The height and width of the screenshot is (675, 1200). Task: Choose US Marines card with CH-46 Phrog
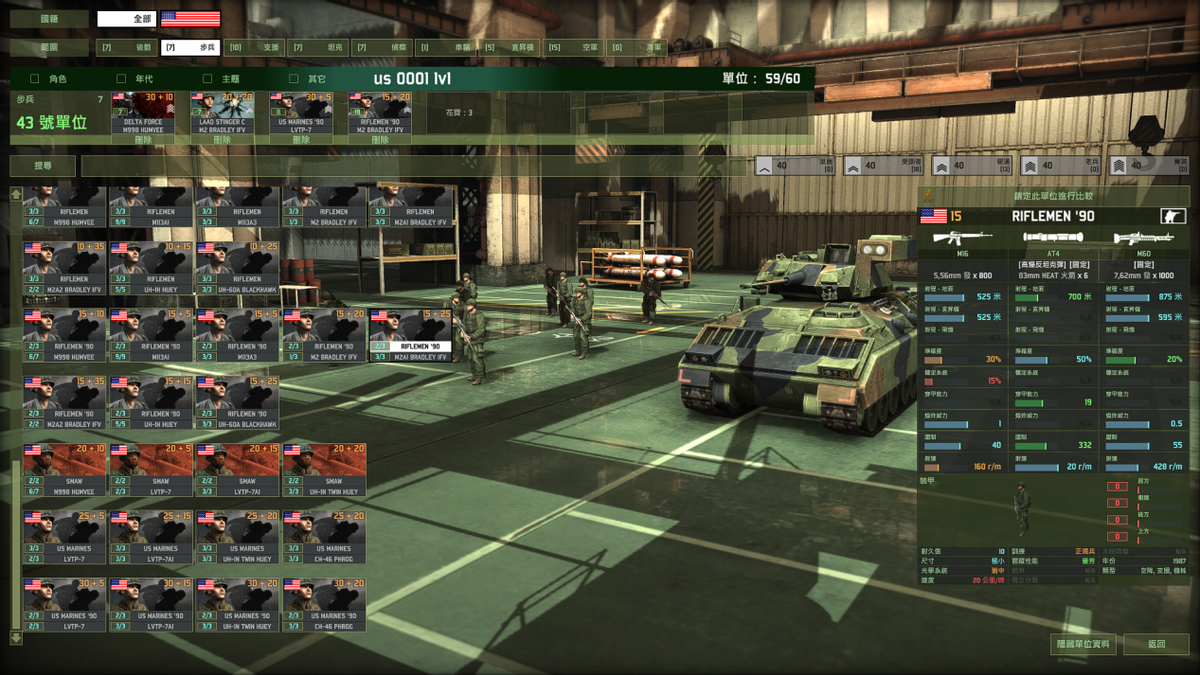point(324,538)
